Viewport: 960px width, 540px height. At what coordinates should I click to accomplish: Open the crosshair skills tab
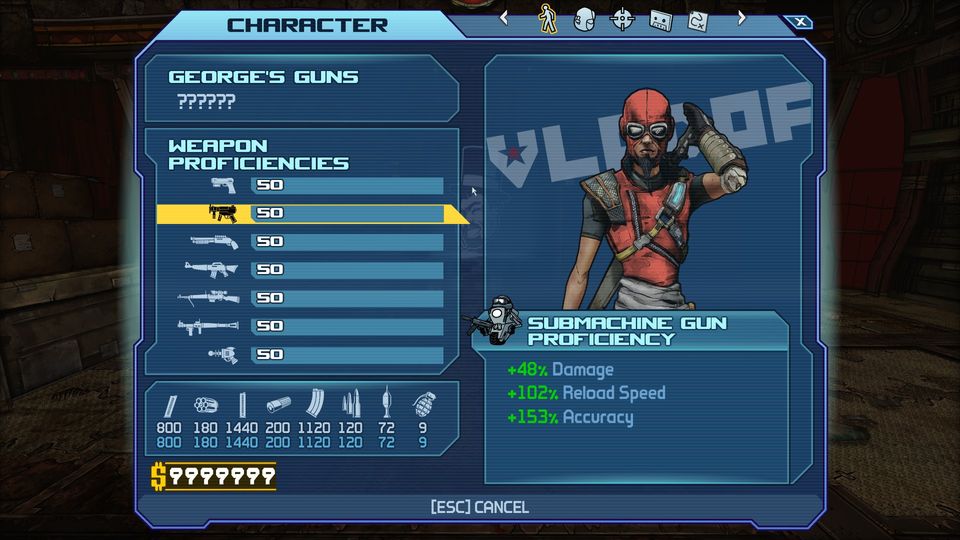pos(622,18)
